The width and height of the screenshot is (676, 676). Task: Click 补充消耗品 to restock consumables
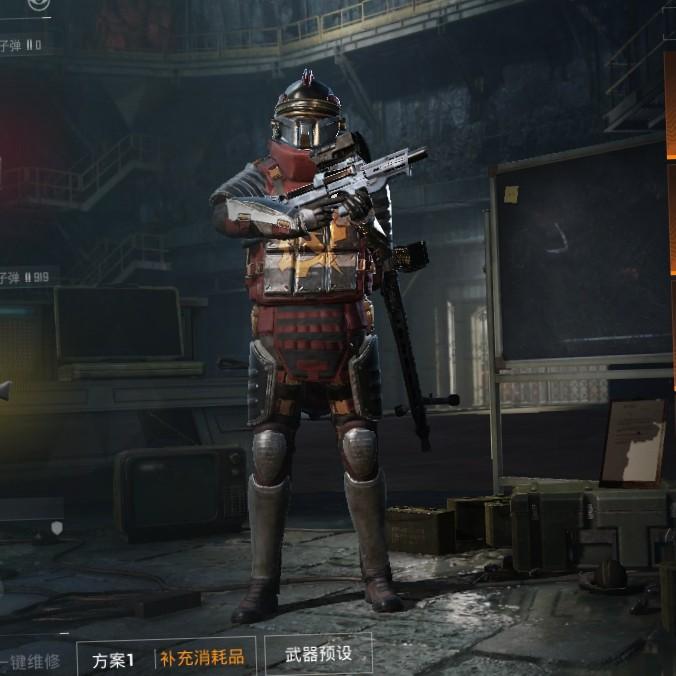pos(201,660)
